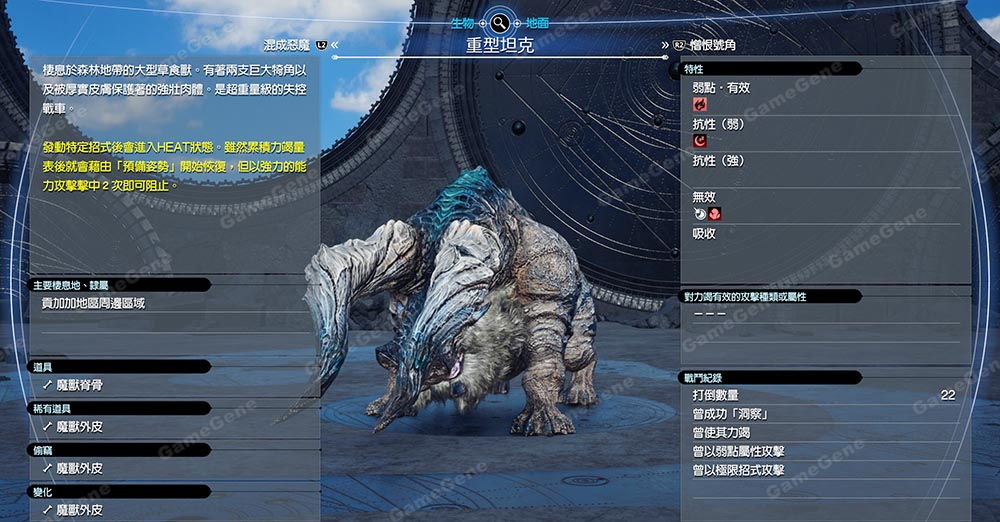This screenshot has width=1000, height=522.
Task: Select 魔獸外皮 under the 偷竊 header
Action: pyautogui.click(x=79, y=468)
